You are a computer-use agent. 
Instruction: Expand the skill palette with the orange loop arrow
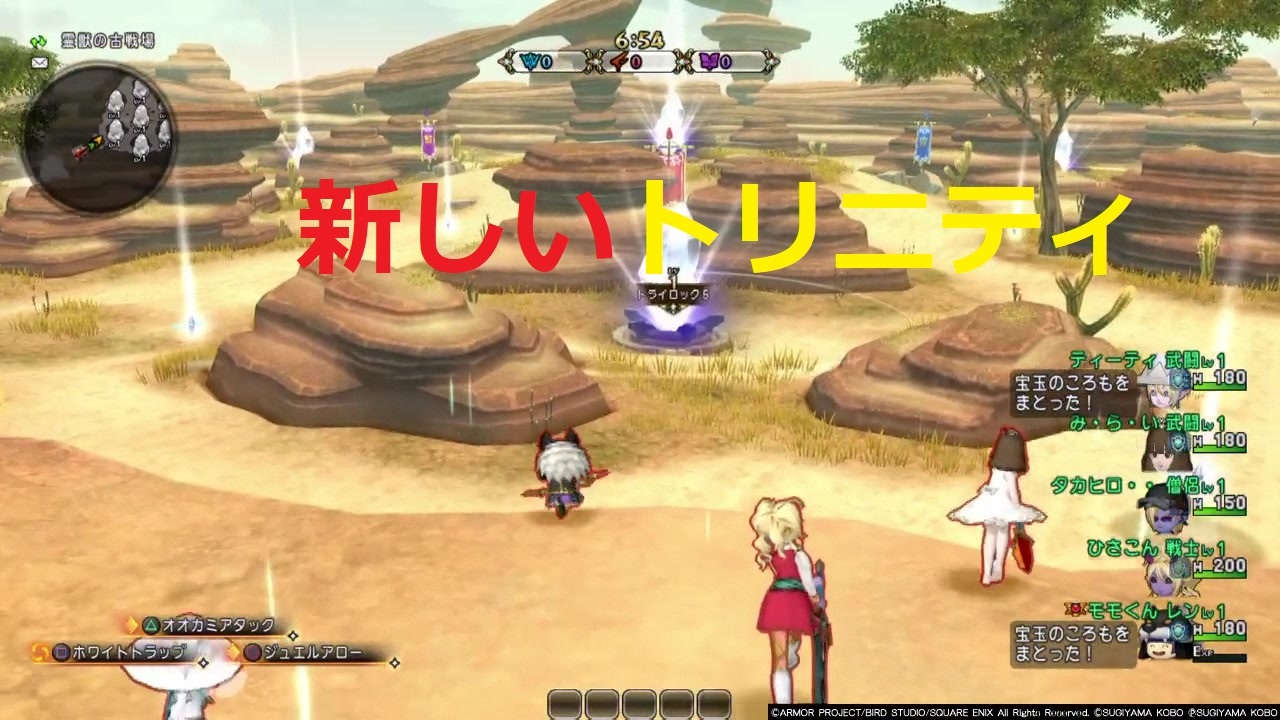pos(39,651)
